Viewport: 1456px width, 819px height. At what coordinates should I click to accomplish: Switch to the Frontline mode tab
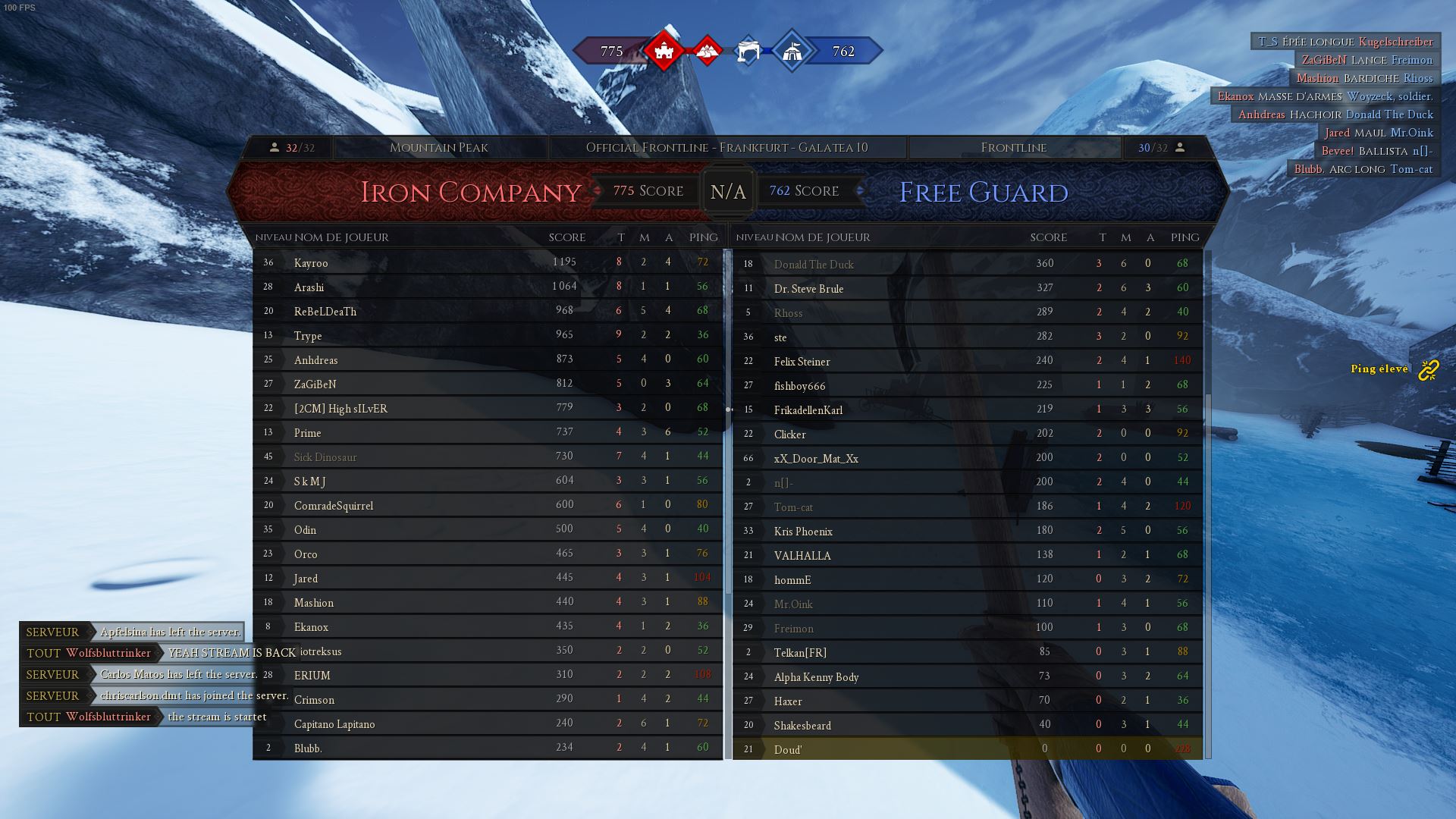point(1014,147)
